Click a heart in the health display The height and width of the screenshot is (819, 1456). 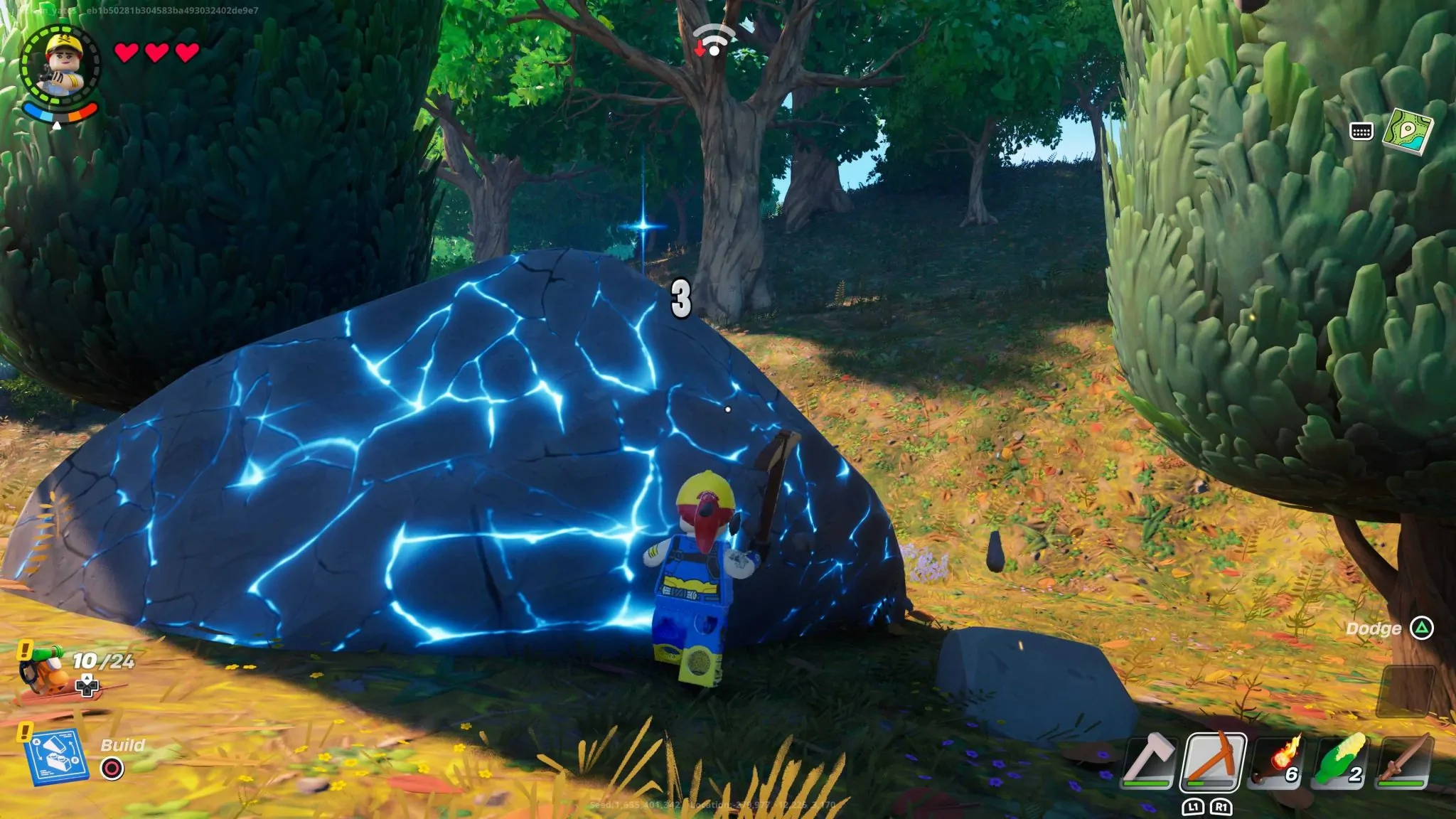(x=128, y=52)
